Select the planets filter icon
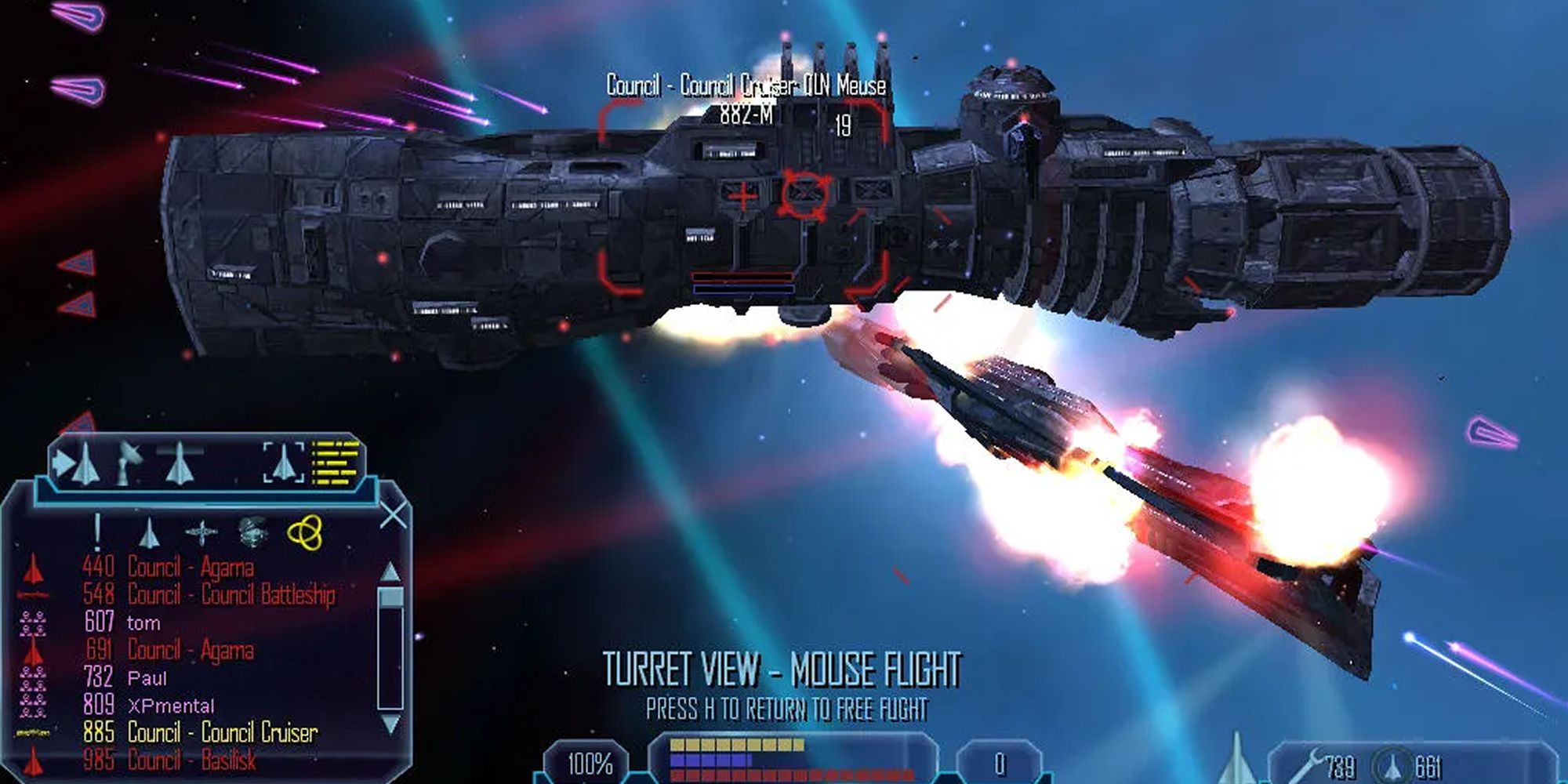This screenshot has height=784, width=1568. click(253, 533)
